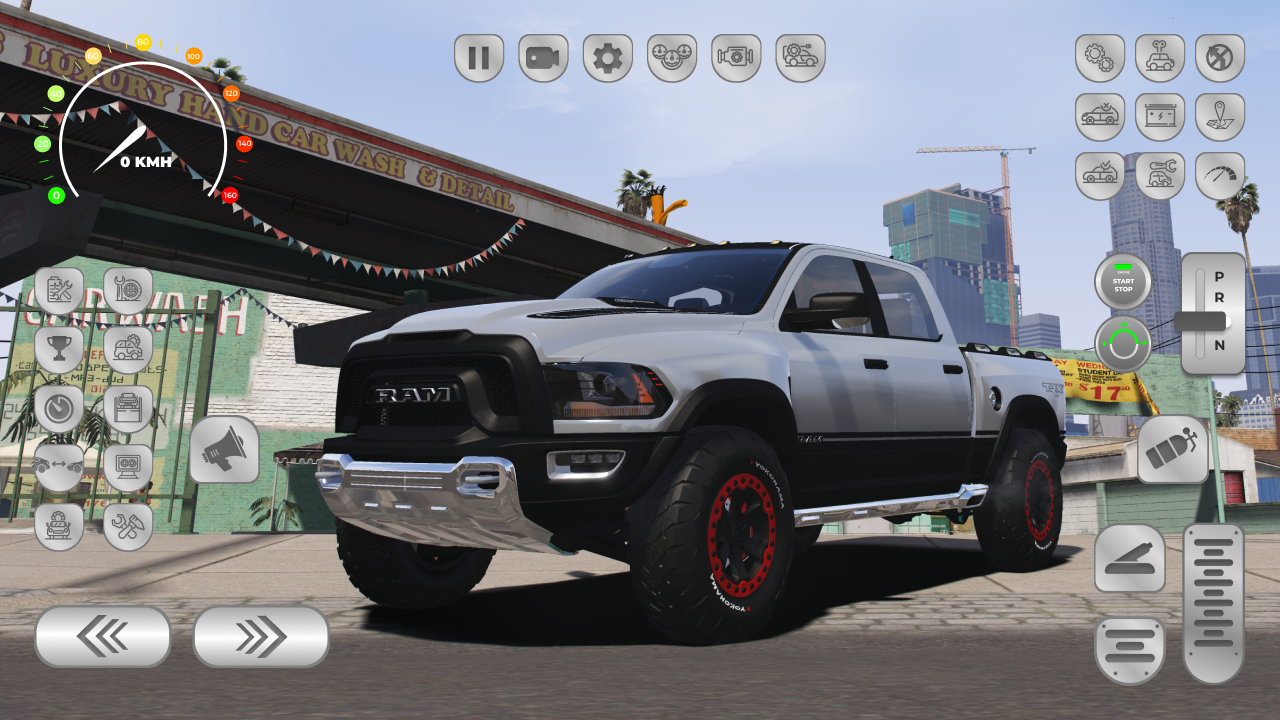1280x720 pixels.
Task: Activate the nitro bottle boost
Action: tap(1173, 450)
